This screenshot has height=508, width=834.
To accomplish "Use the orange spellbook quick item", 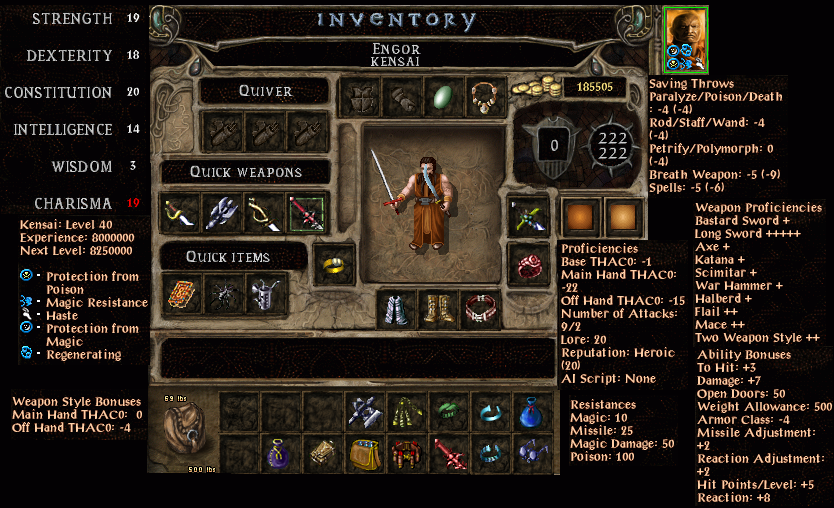I will (180, 294).
